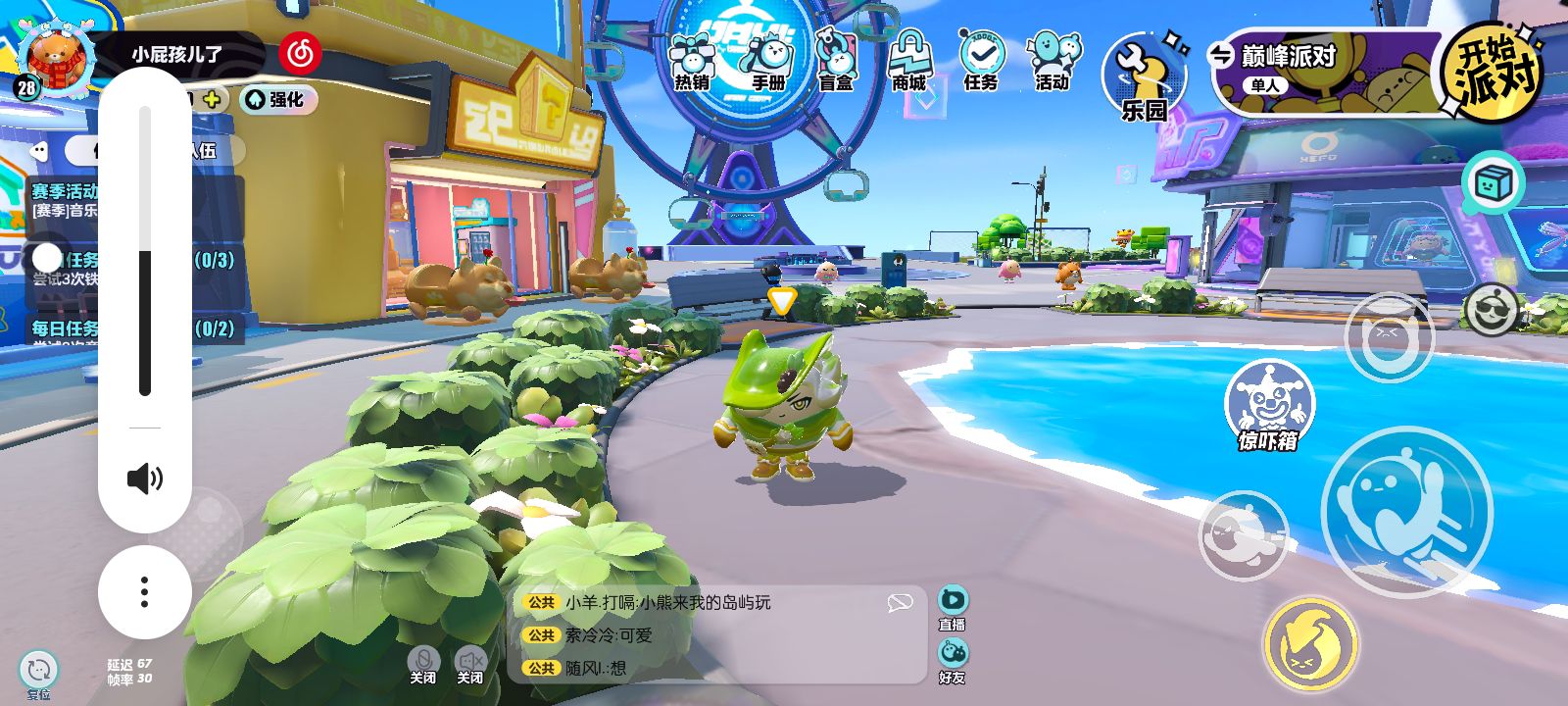The width and height of the screenshot is (1568, 706).
Task: Open the 热销 hot sales icon
Action: [692, 61]
